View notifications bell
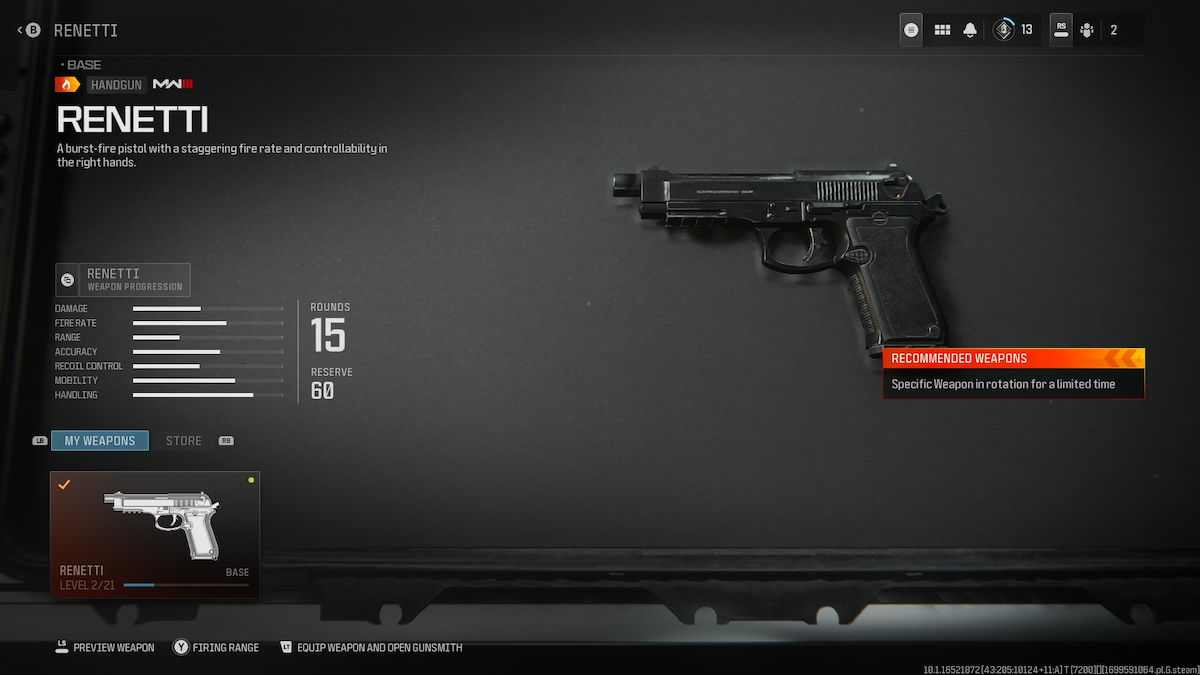Viewport: 1200px width, 675px height. click(x=969, y=30)
